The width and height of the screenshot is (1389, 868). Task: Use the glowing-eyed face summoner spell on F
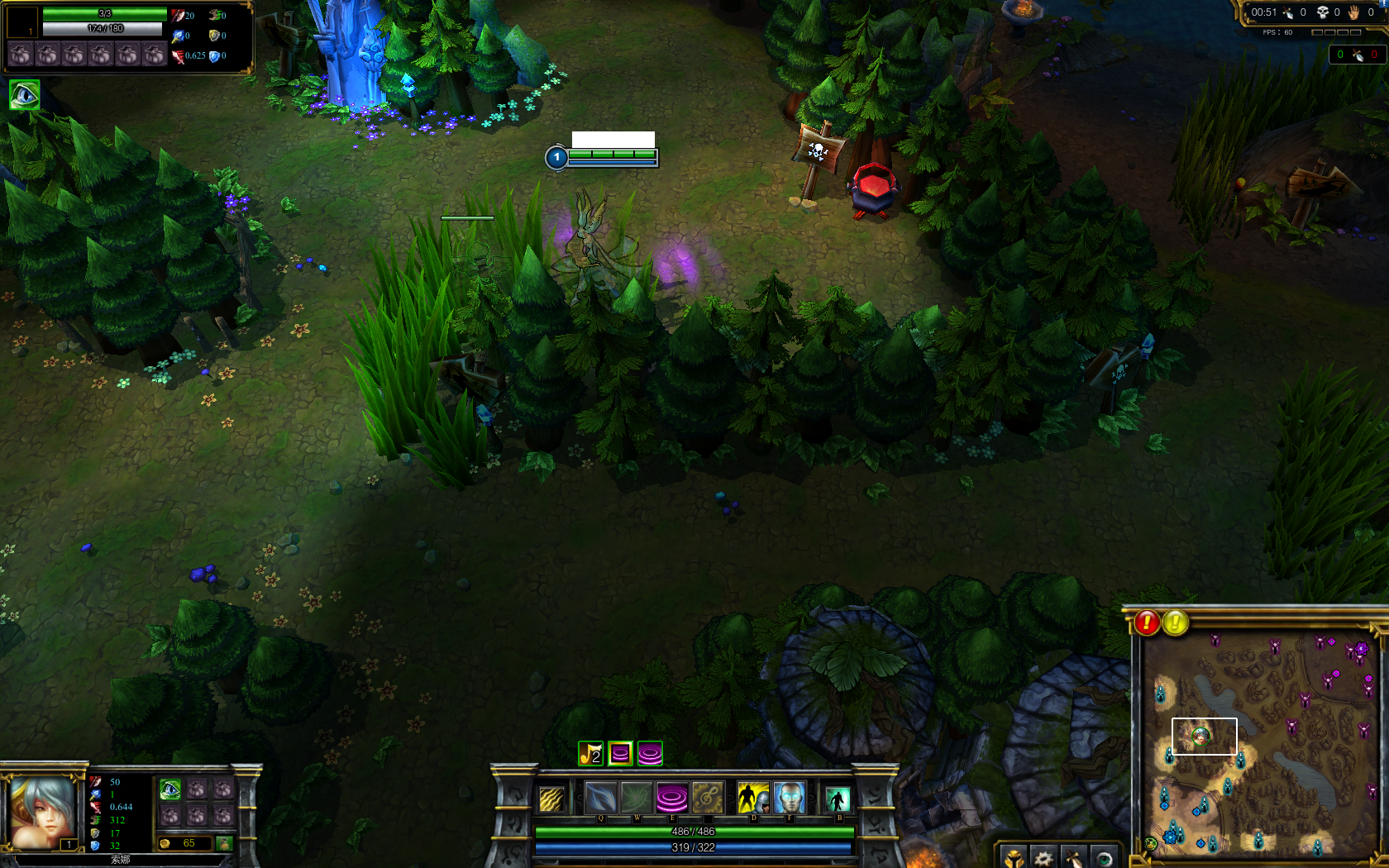click(x=789, y=799)
